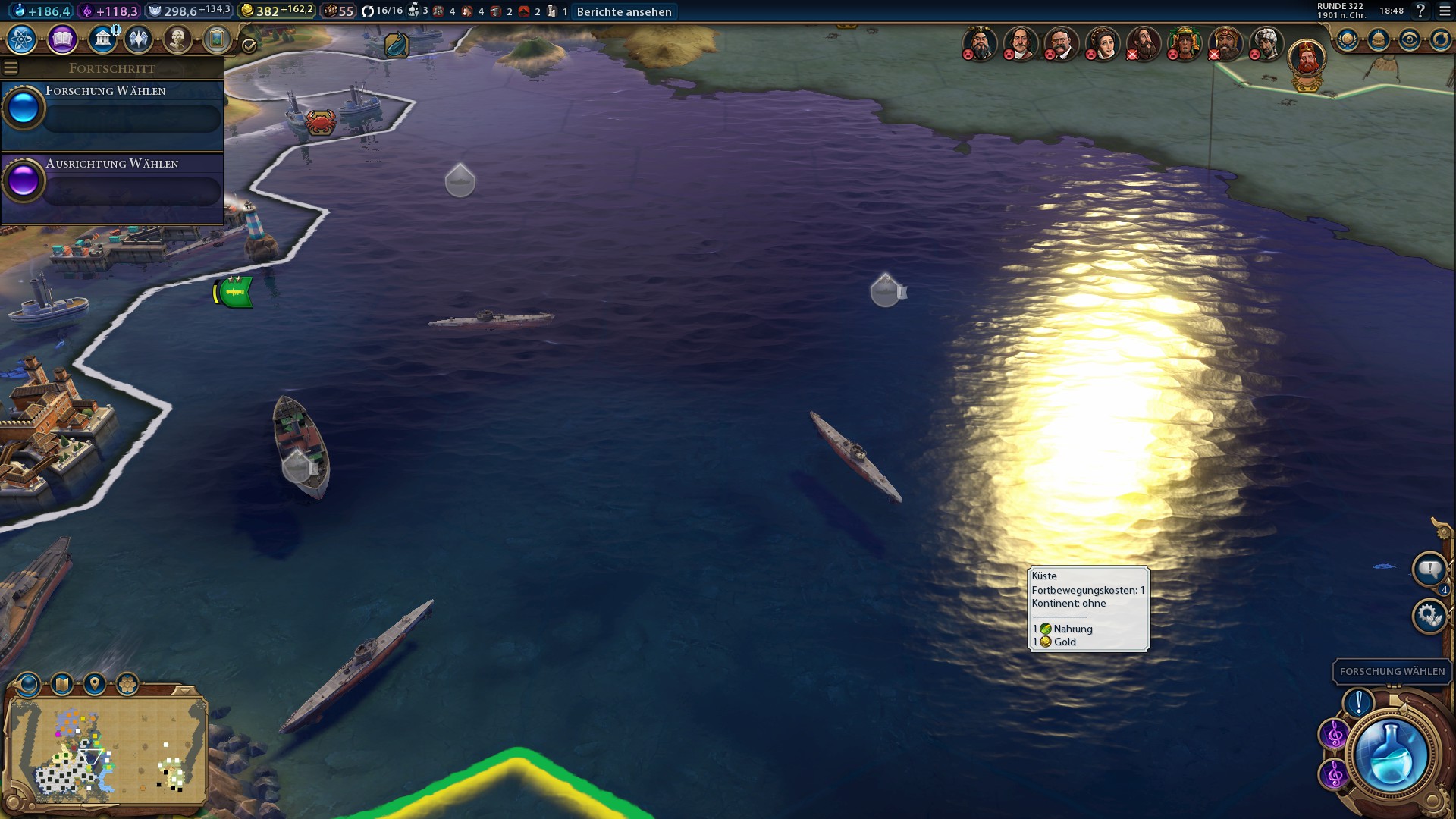Screen dimensions: 1456x819
Task: Open the great people bust button
Action: pos(177,39)
